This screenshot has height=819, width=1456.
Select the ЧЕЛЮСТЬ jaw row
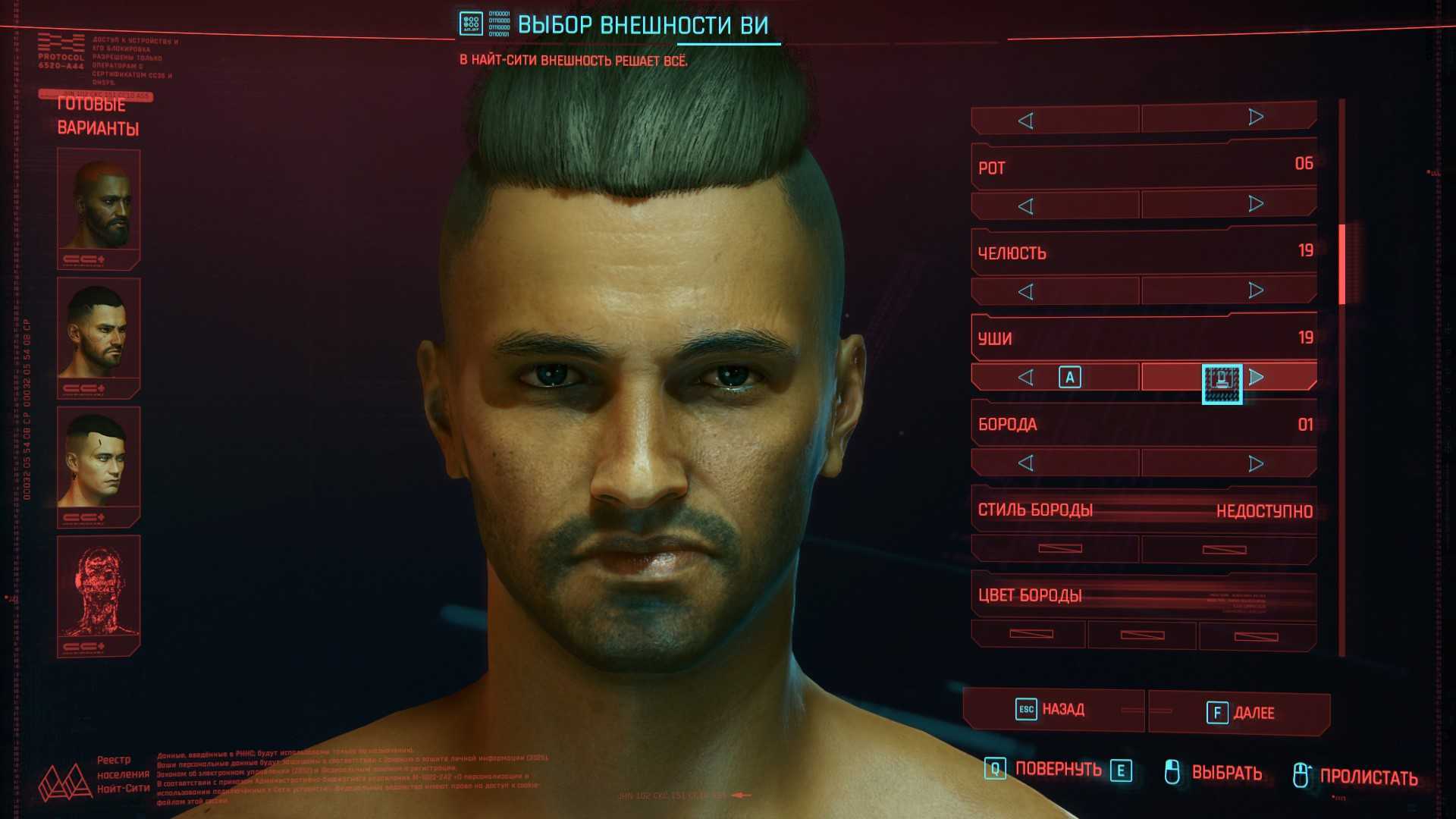tap(1144, 252)
